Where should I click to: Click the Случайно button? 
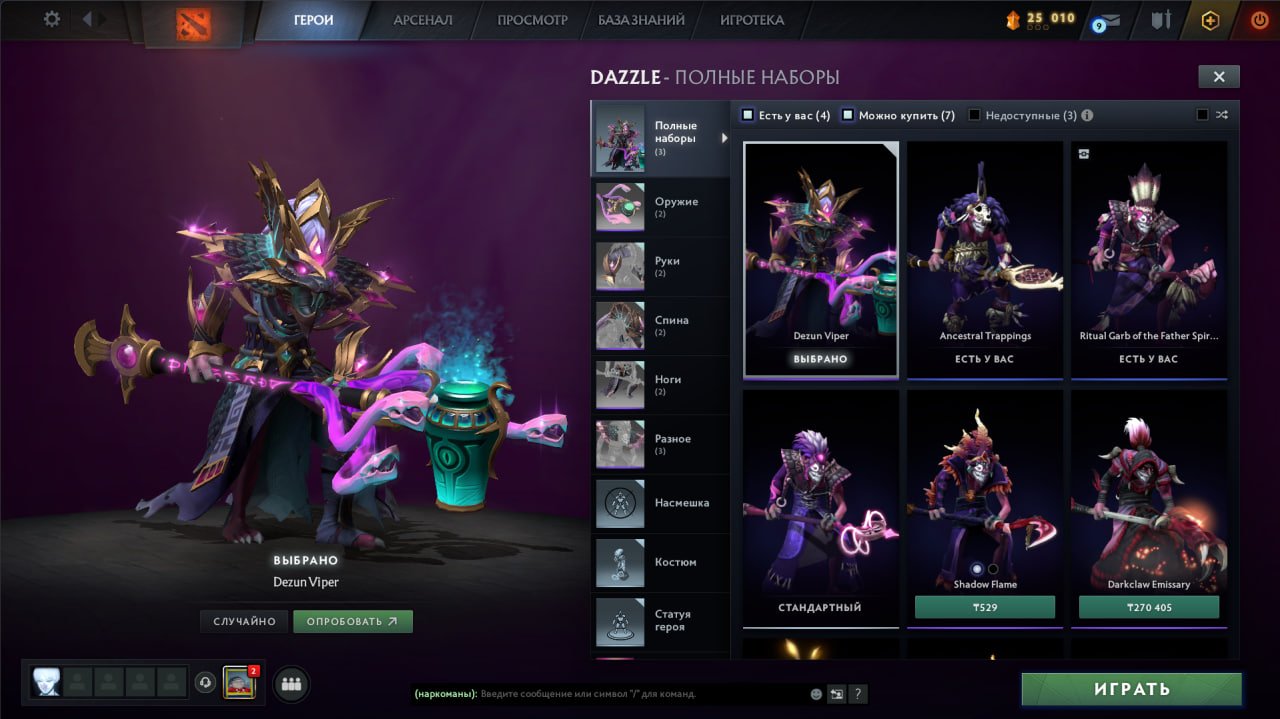[x=244, y=621]
